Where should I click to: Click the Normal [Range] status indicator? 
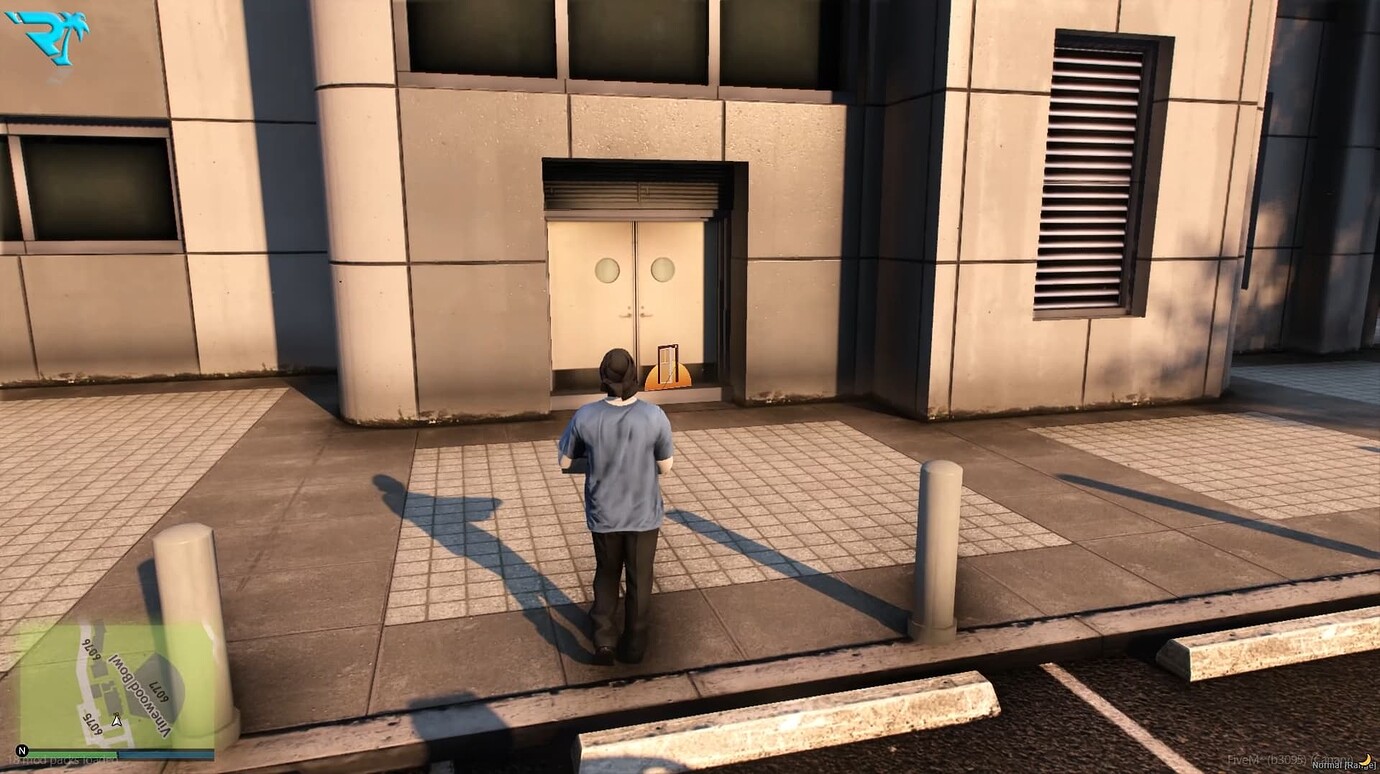(x=1343, y=765)
